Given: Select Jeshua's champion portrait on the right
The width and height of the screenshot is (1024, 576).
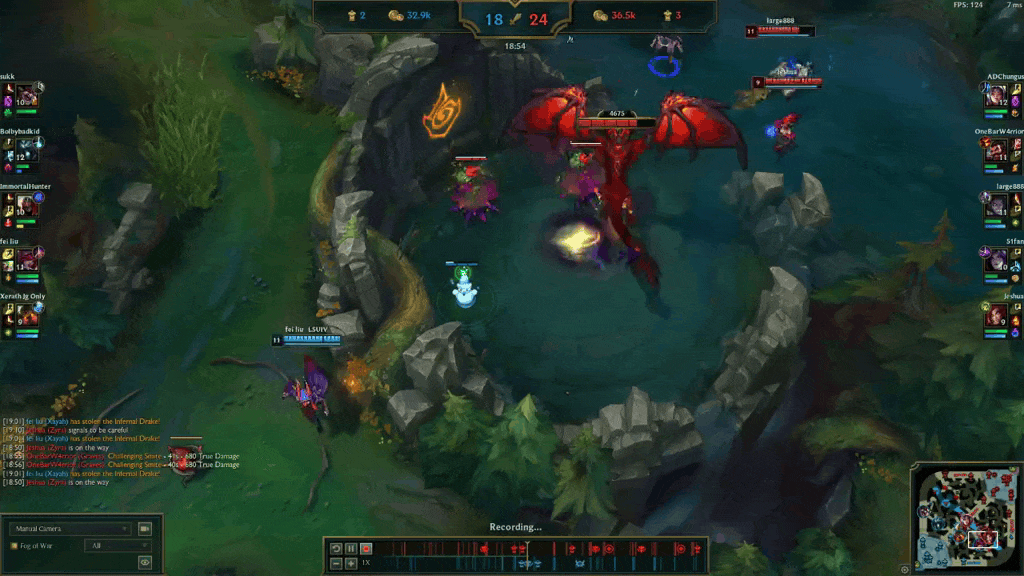Looking at the screenshot, I should (x=997, y=315).
